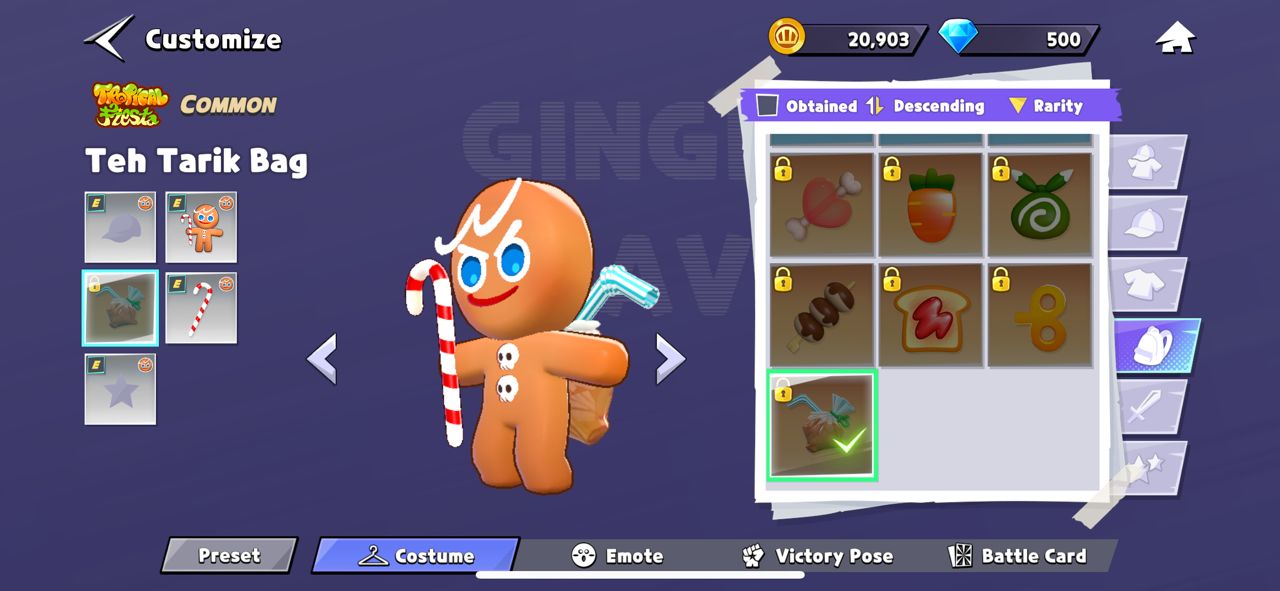1280x591 pixels.
Task: Click the equipped candy cane slot
Action: coord(201,308)
